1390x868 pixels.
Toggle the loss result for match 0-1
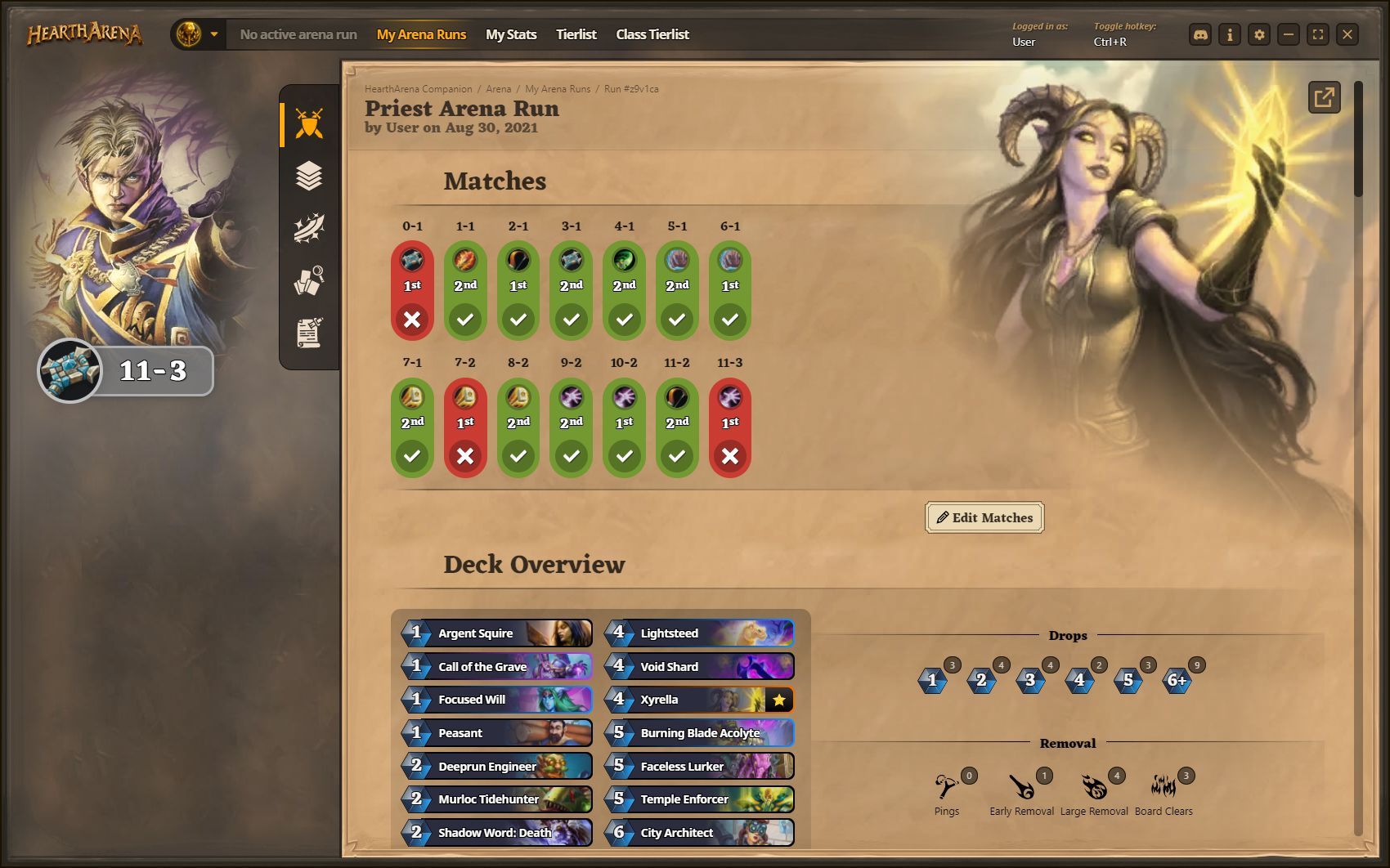tap(413, 319)
